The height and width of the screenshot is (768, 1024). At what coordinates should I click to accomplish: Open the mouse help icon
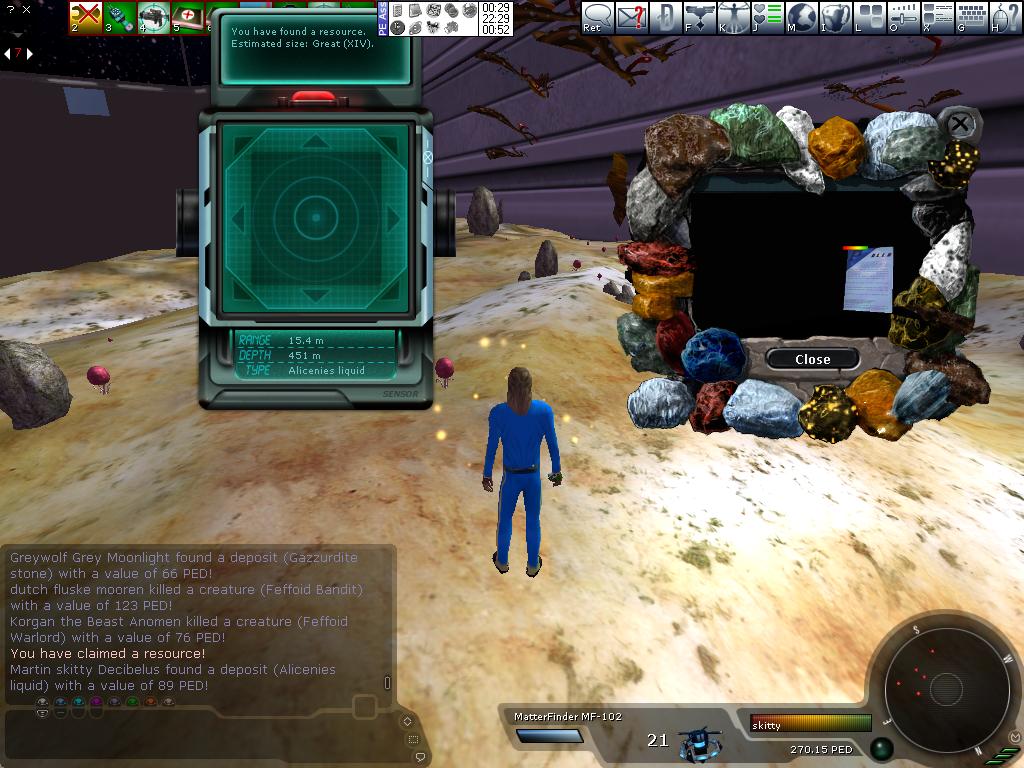click(1005, 17)
